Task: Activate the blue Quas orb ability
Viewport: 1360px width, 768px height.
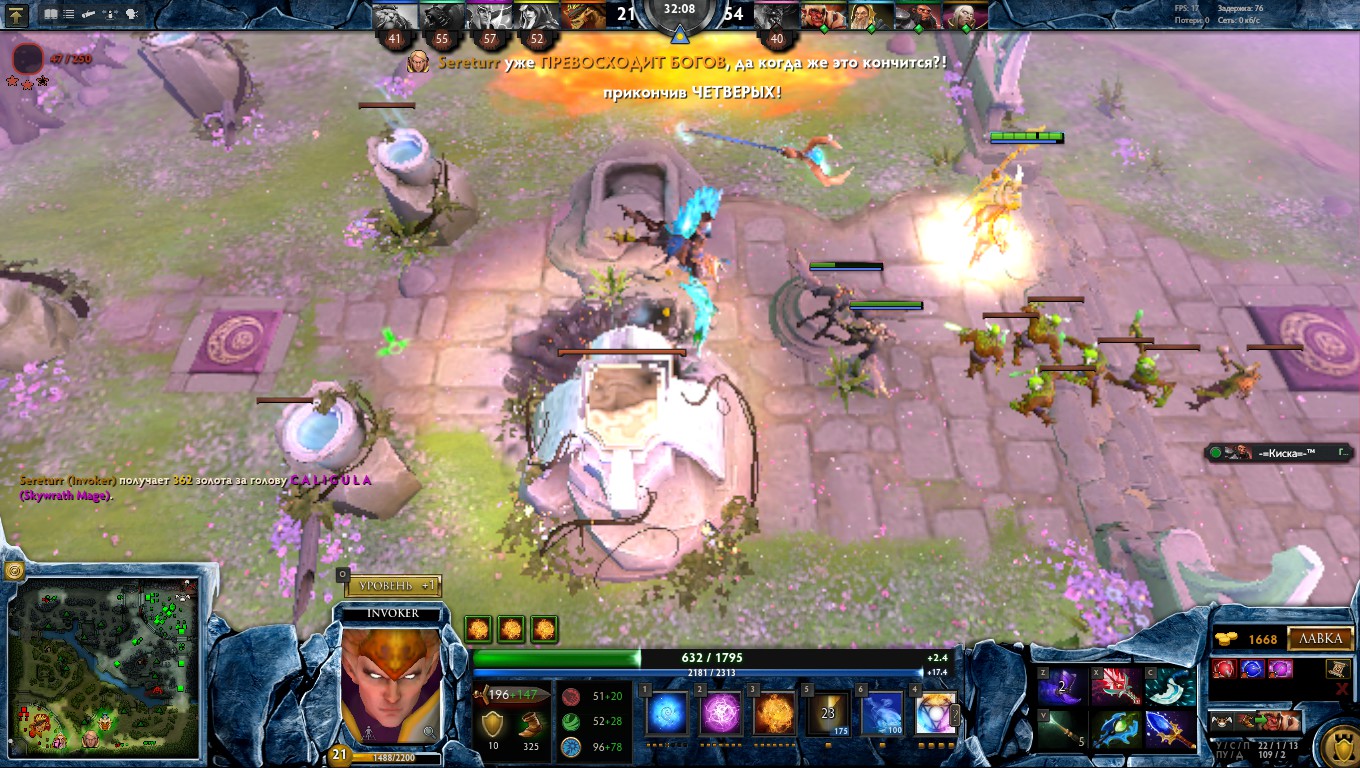Action: [667, 714]
